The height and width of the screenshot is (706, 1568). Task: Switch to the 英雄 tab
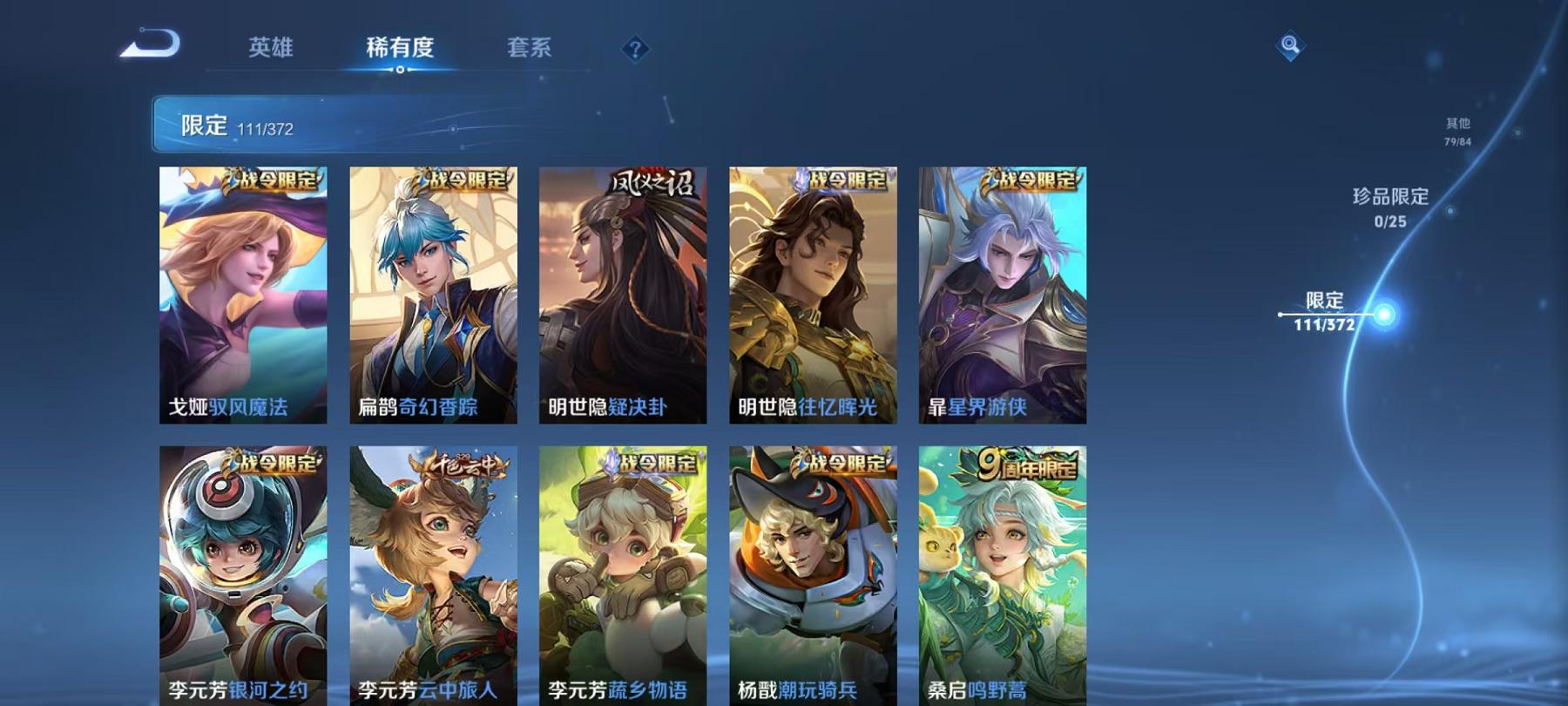point(270,50)
